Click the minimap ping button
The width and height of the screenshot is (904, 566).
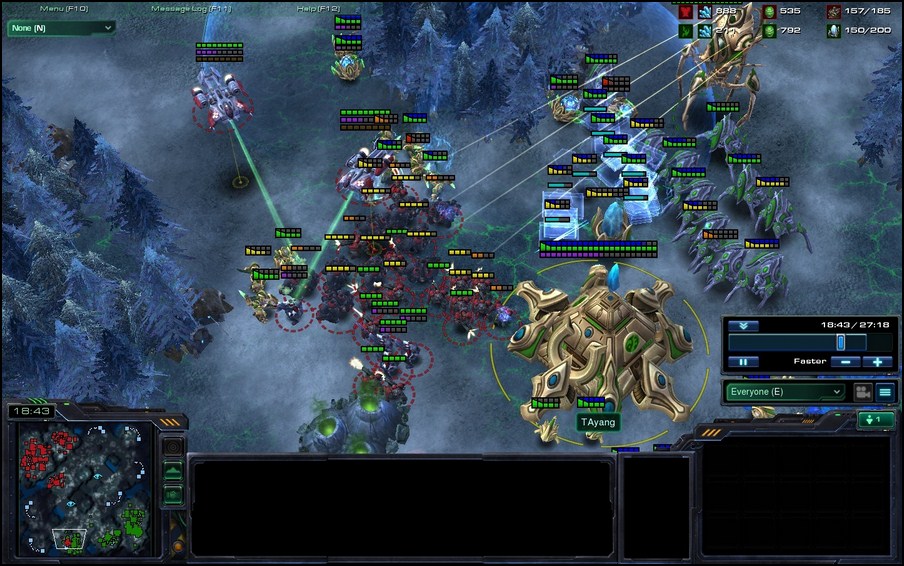(x=172, y=447)
